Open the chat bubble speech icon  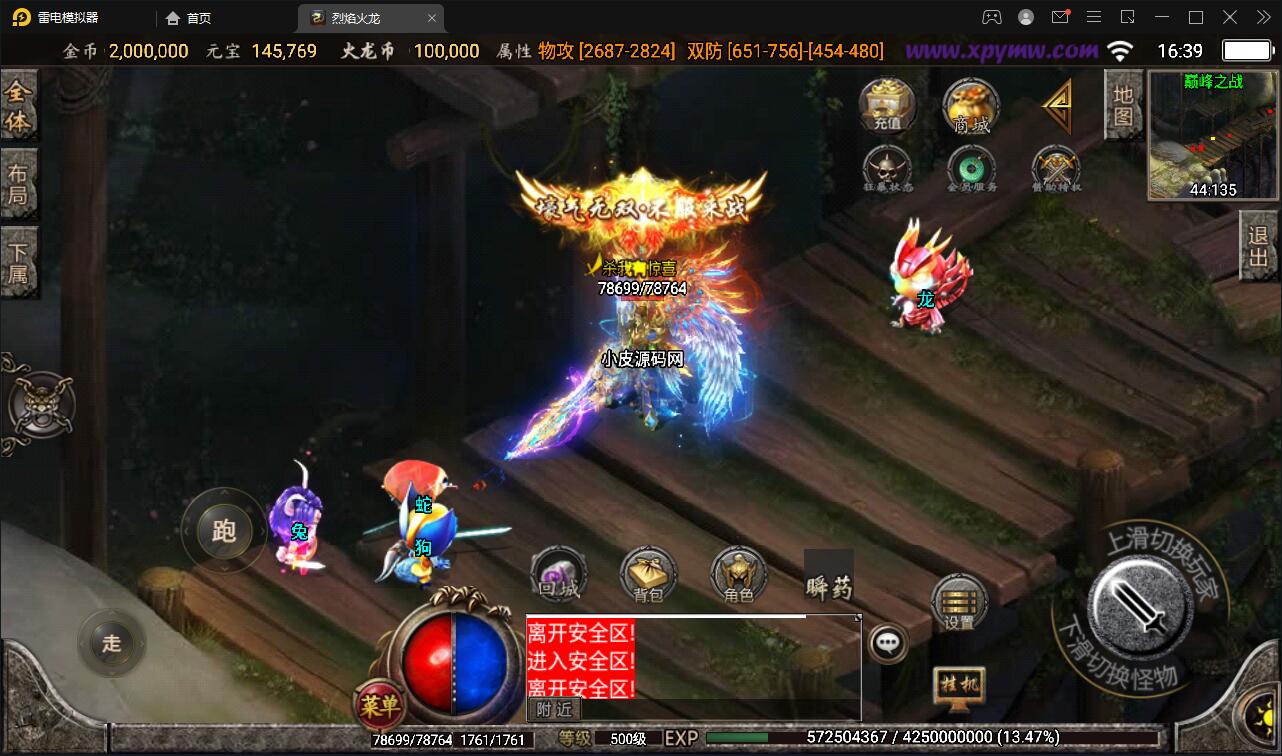click(886, 645)
